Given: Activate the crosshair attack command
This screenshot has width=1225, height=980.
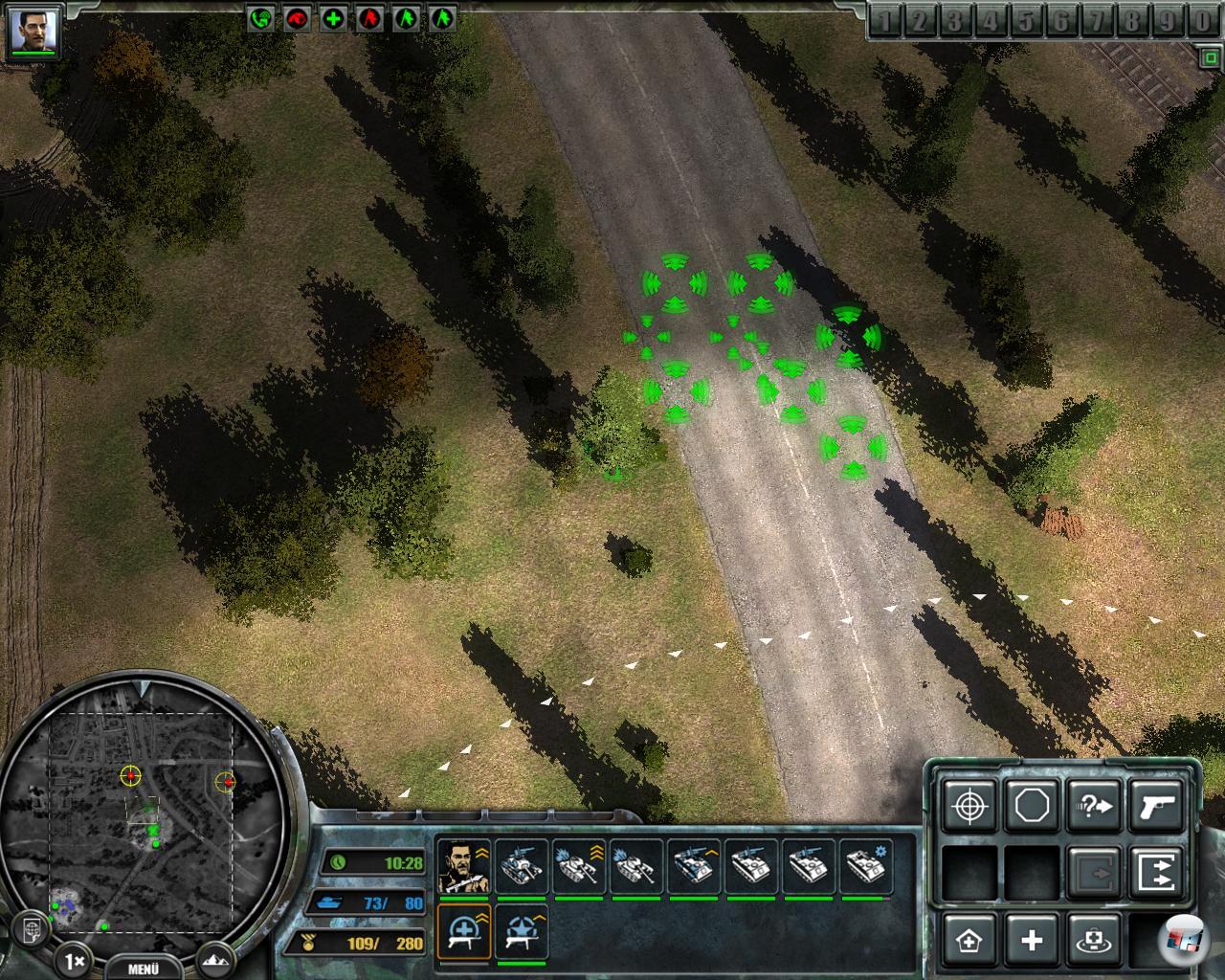Looking at the screenshot, I should 969,806.
